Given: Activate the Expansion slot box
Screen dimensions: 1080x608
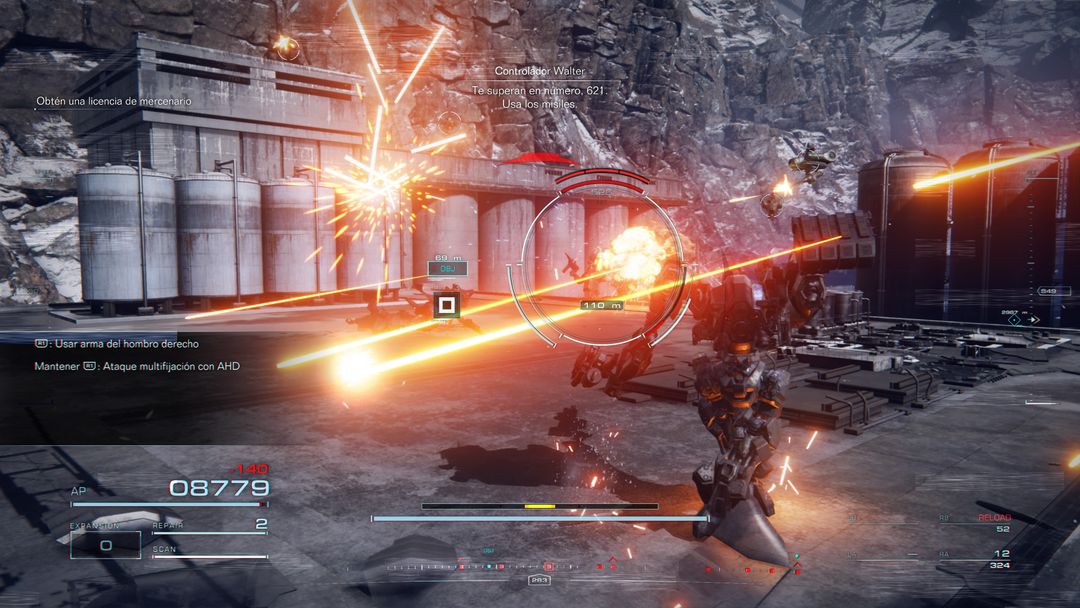Looking at the screenshot, I should pyautogui.click(x=105, y=543).
